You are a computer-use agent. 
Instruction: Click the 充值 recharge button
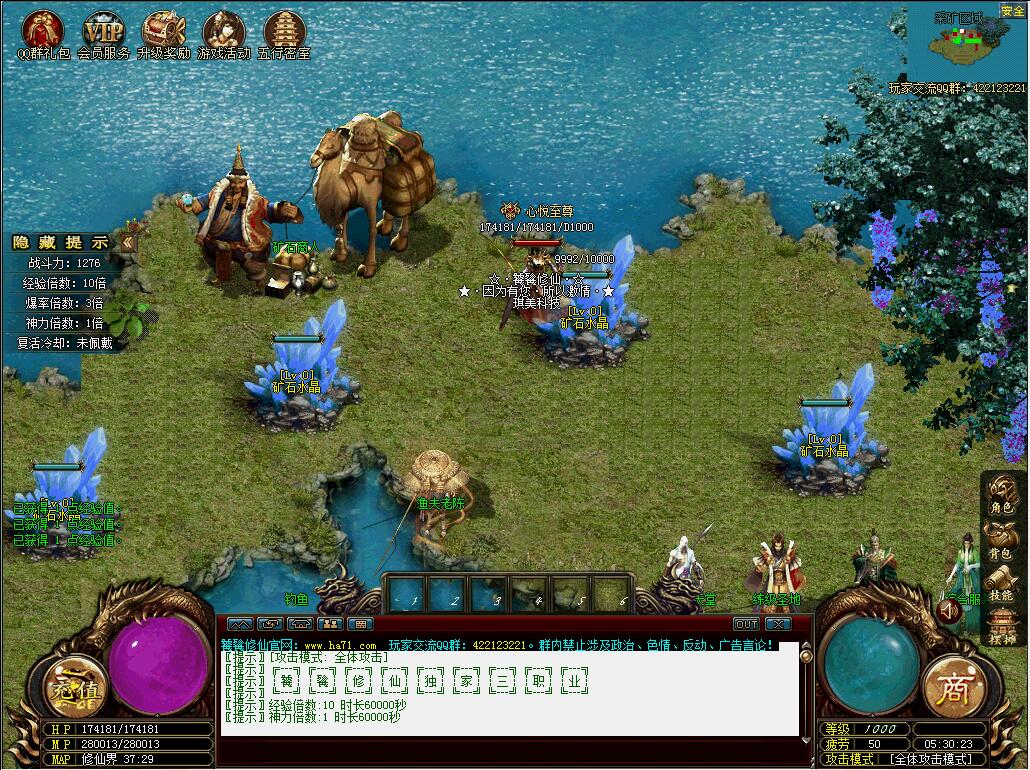coord(73,686)
